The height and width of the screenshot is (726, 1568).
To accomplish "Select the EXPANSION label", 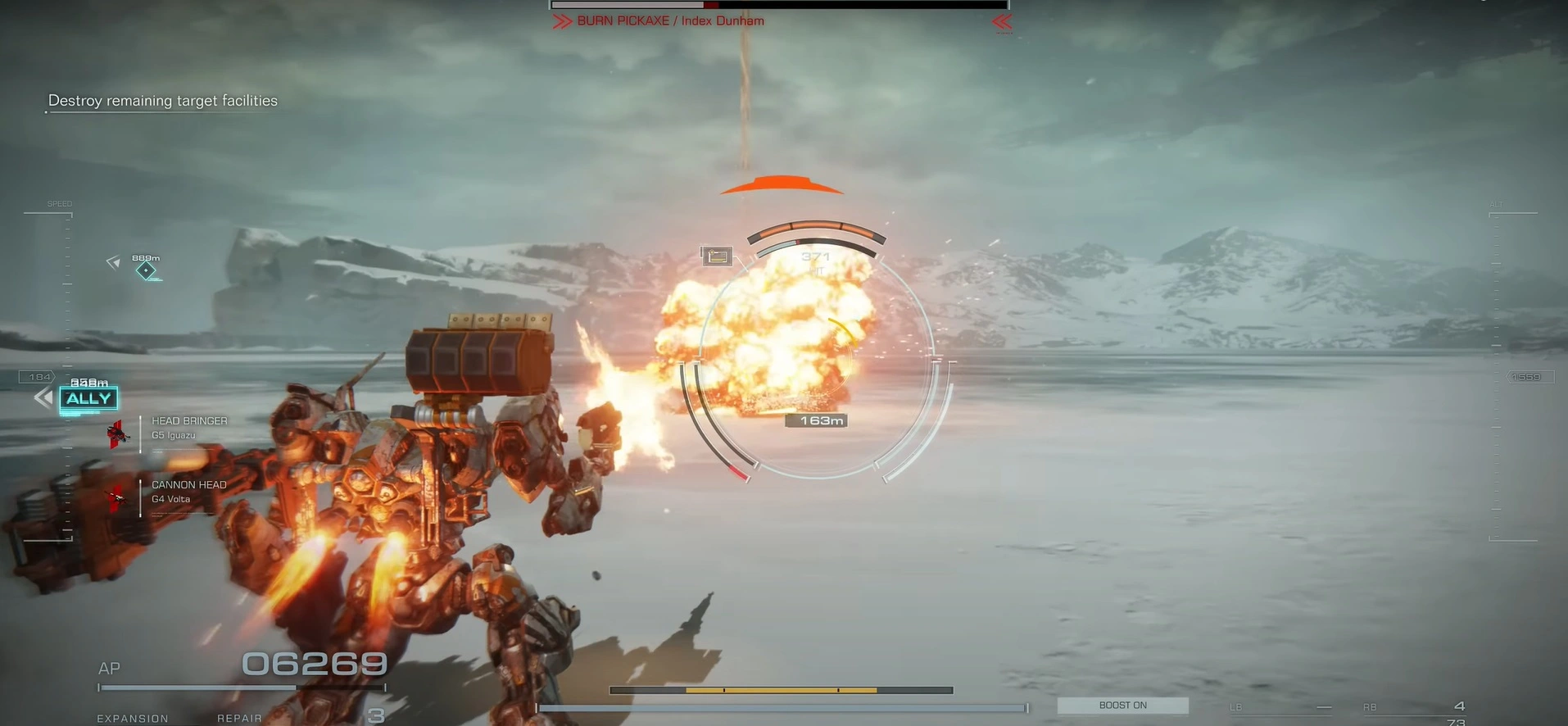I will pos(133,718).
